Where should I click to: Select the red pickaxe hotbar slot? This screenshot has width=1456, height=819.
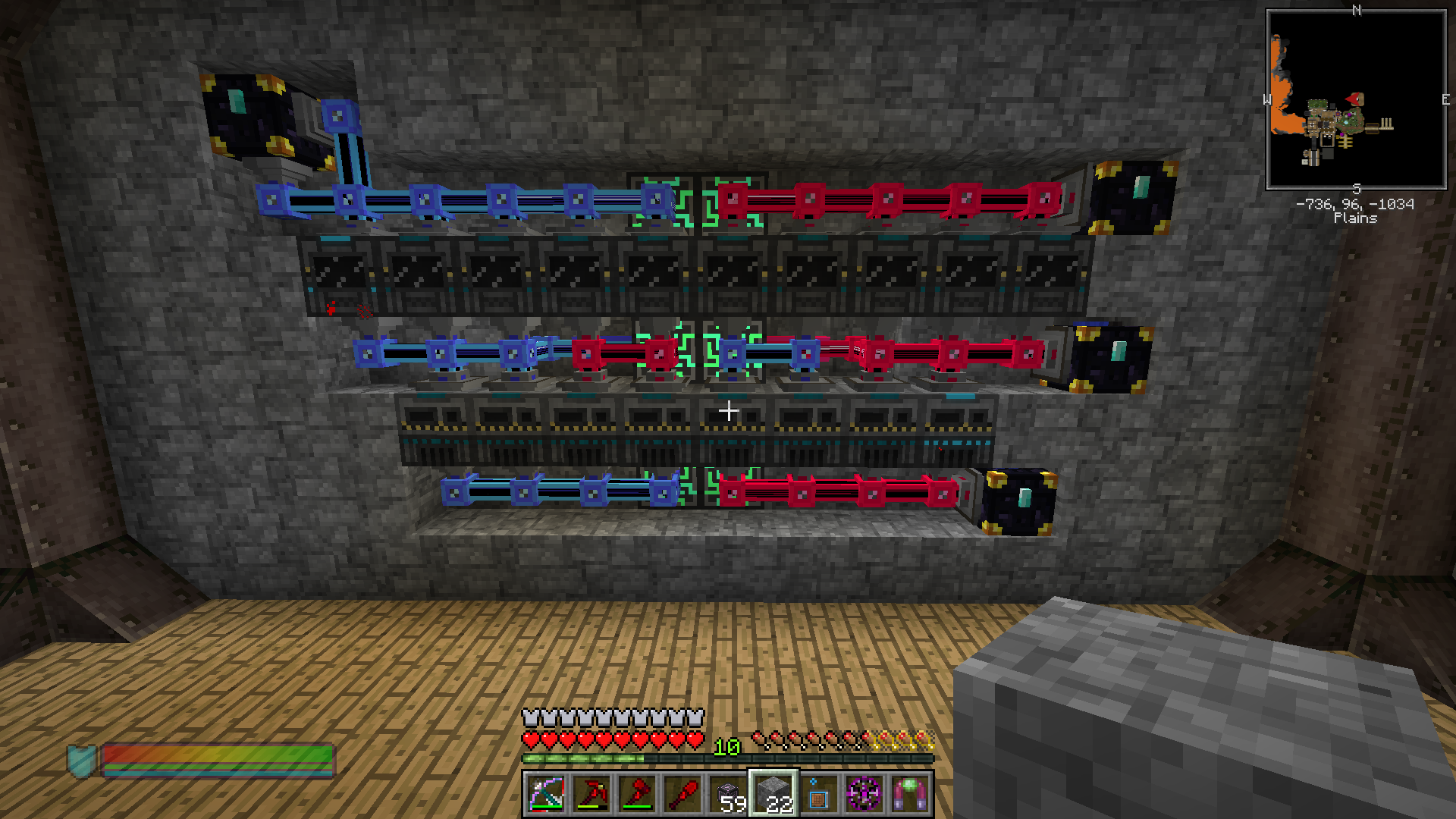(591, 794)
